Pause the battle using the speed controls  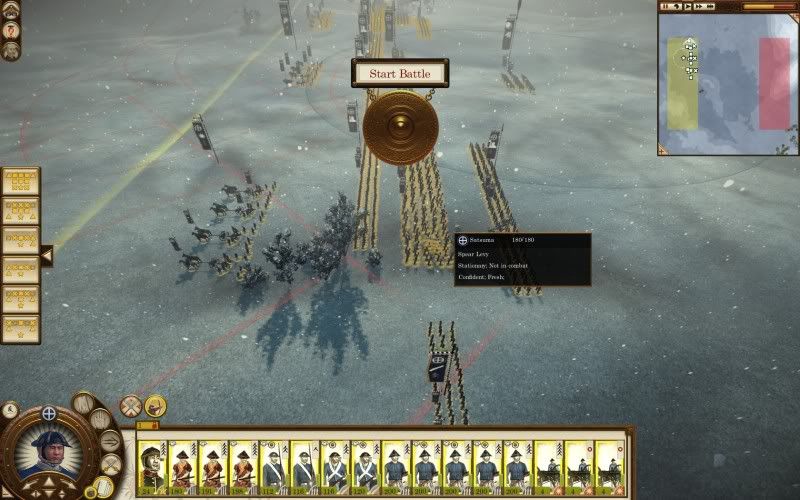665,6
